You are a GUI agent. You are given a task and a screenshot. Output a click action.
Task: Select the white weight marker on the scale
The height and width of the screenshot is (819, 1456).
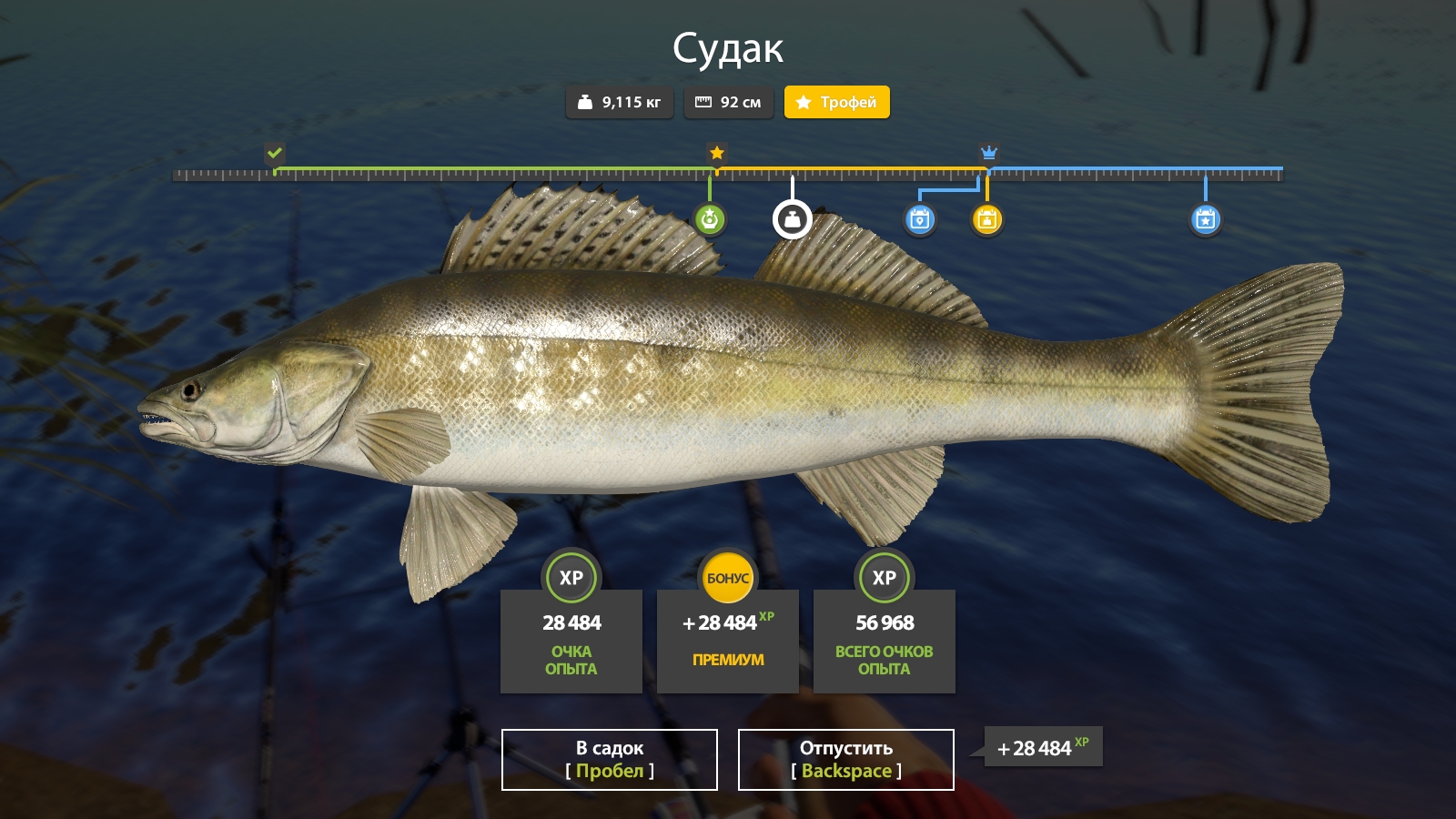pyautogui.click(x=792, y=219)
